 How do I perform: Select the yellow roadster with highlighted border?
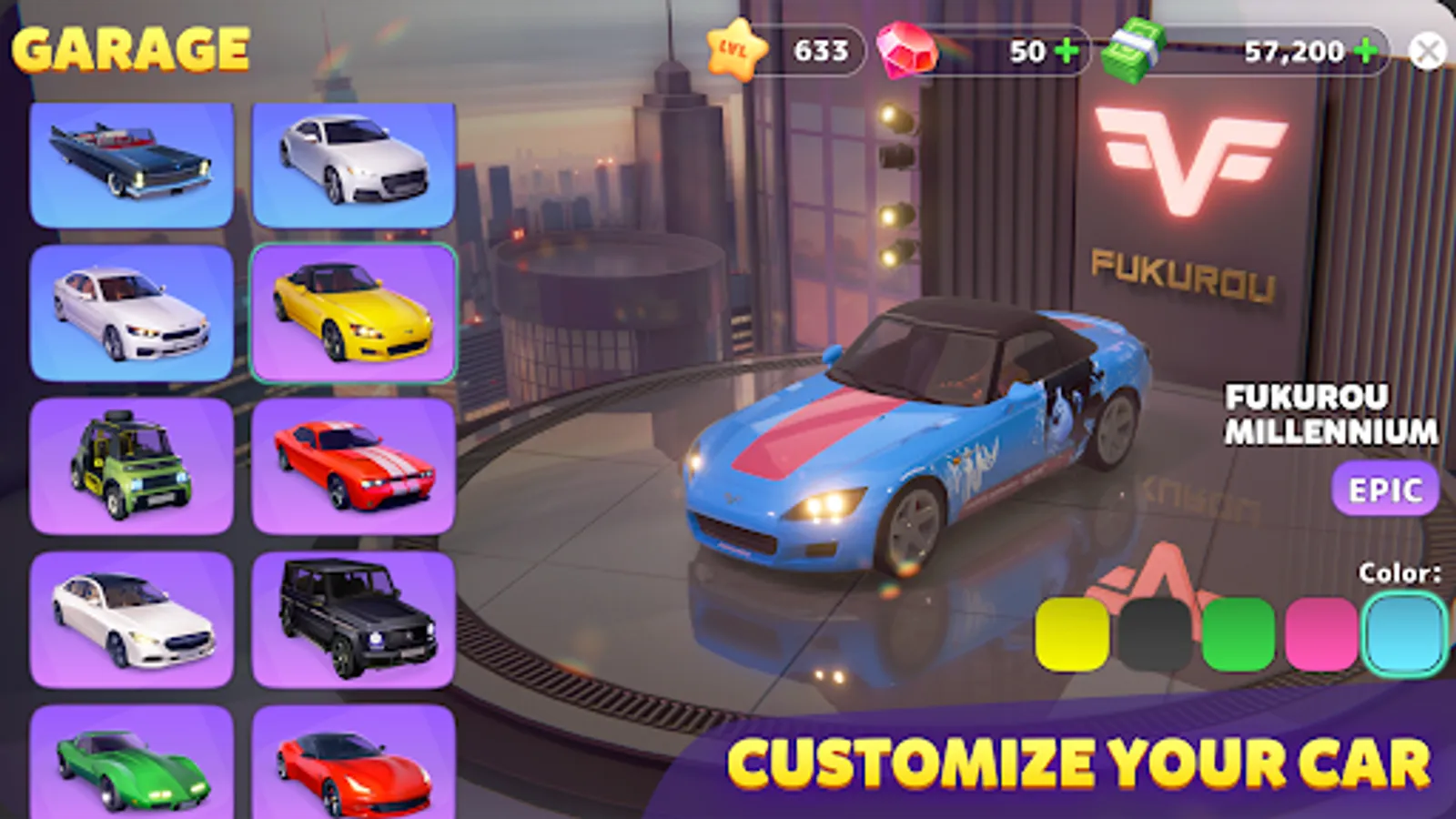click(353, 314)
